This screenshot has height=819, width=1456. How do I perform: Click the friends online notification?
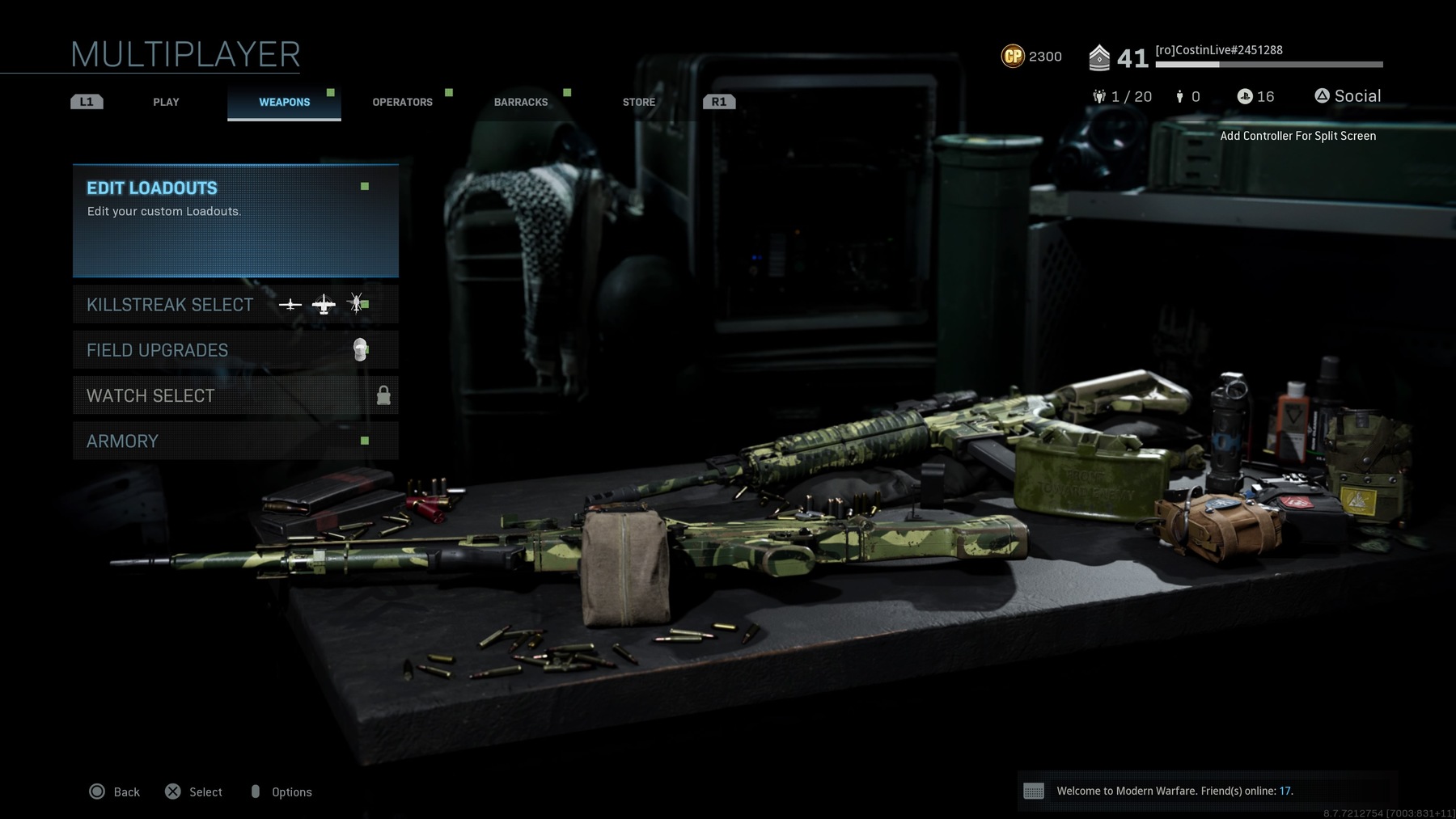(1173, 791)
